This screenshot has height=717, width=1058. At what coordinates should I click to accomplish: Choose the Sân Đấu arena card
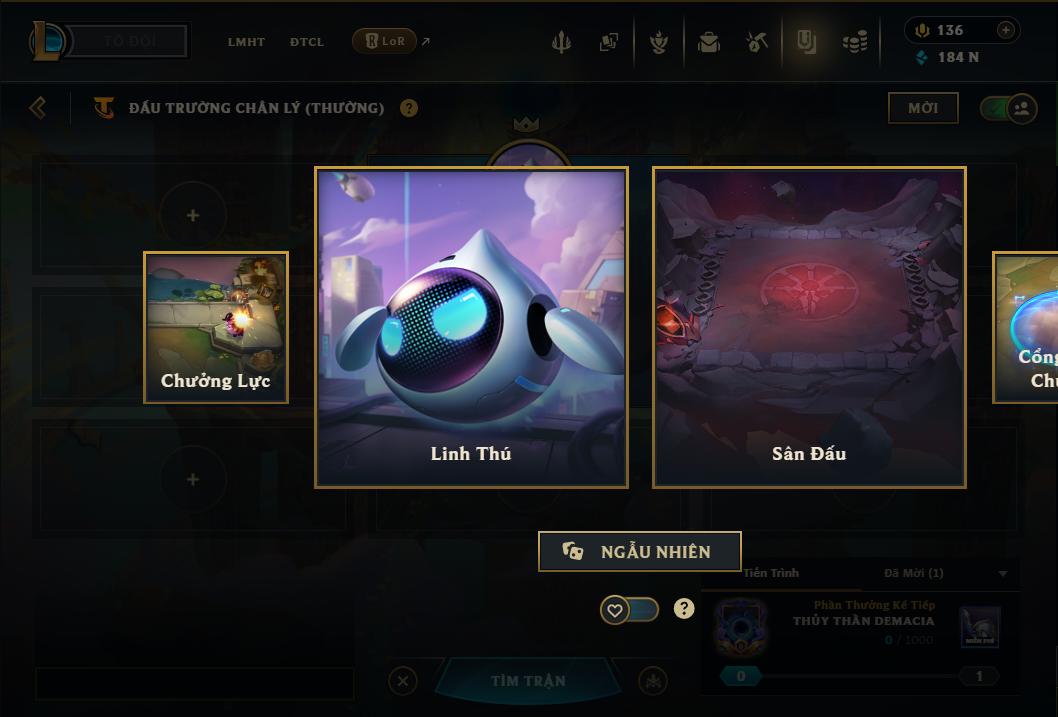pyautogui.click(x=809, y=327)
